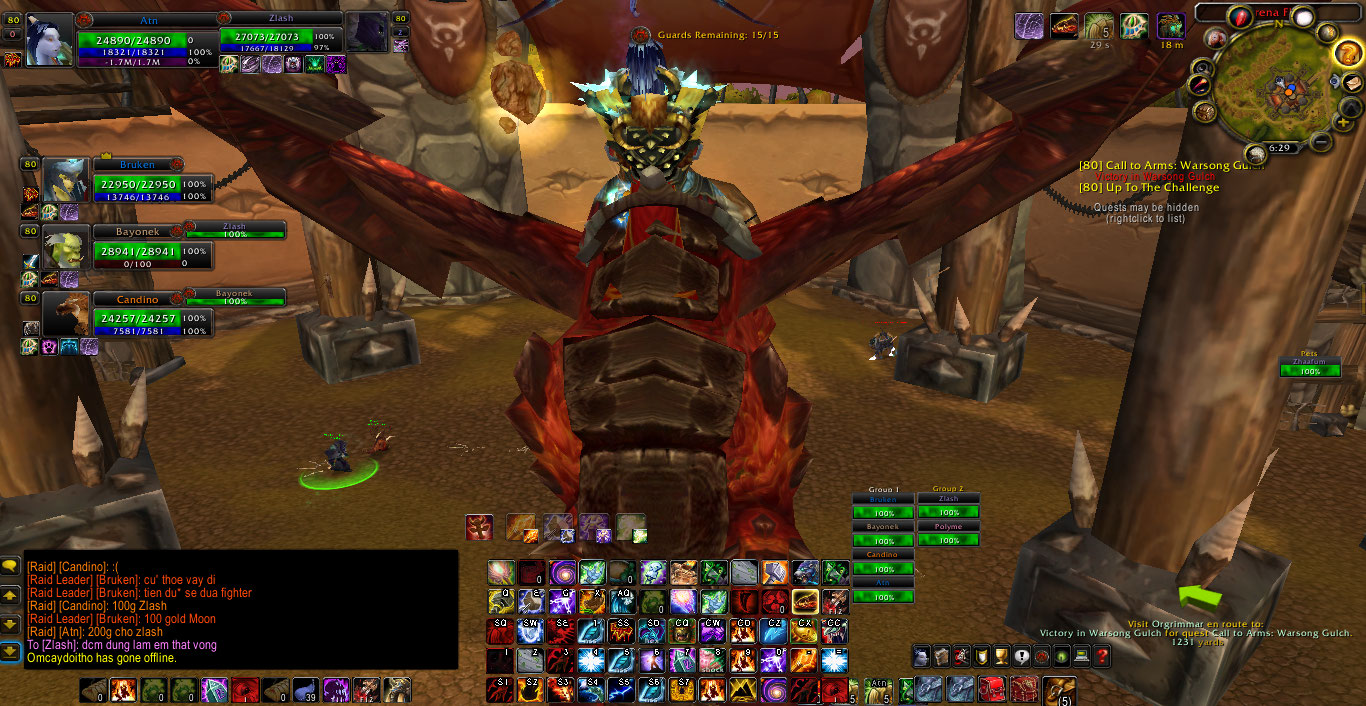This screenshot has height=706, width=1366.
Task: Click the clock showing 6:29 under the minimap
Action: [x=1279, y=148]
